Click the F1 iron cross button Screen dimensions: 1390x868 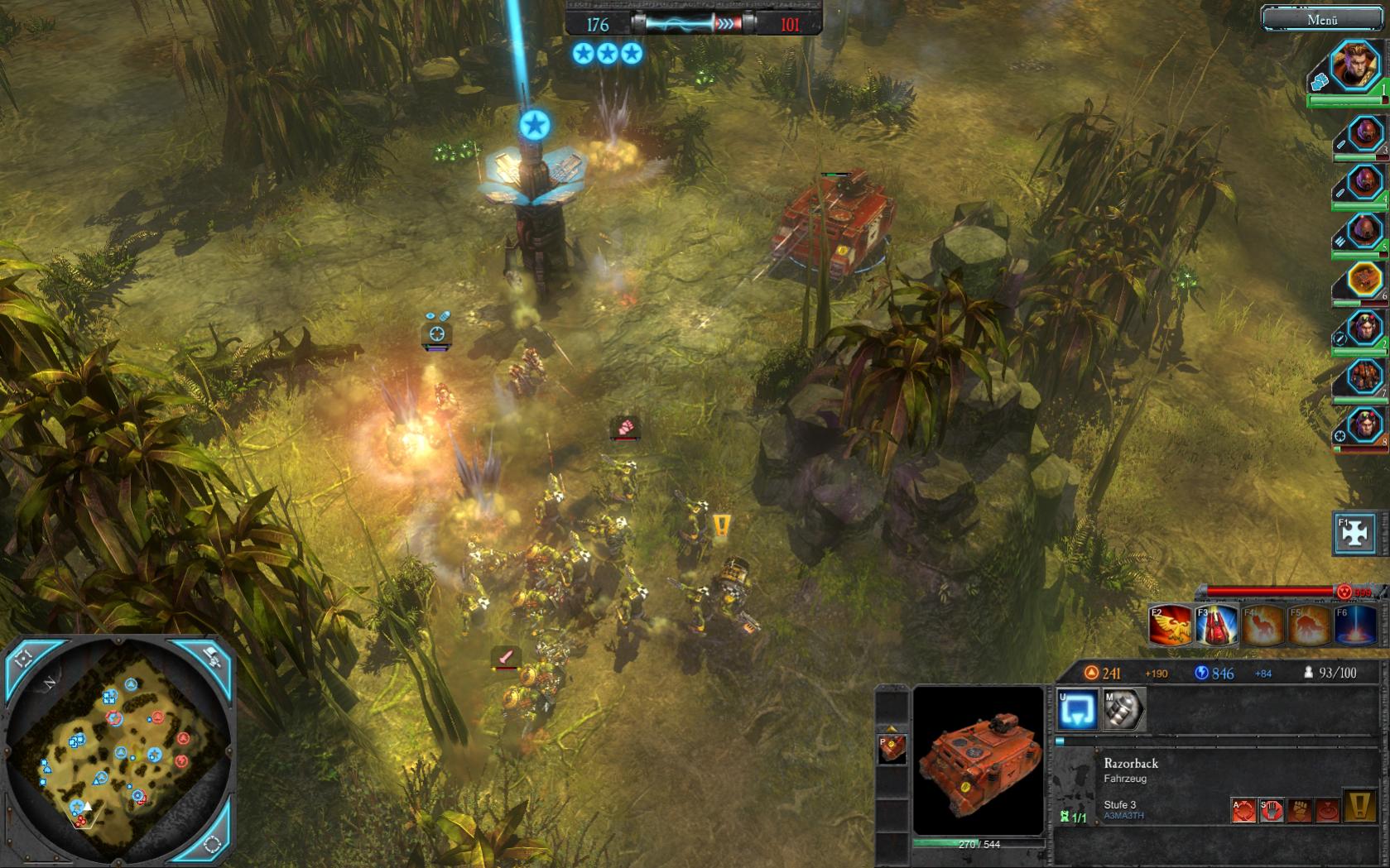point(1354,534)
